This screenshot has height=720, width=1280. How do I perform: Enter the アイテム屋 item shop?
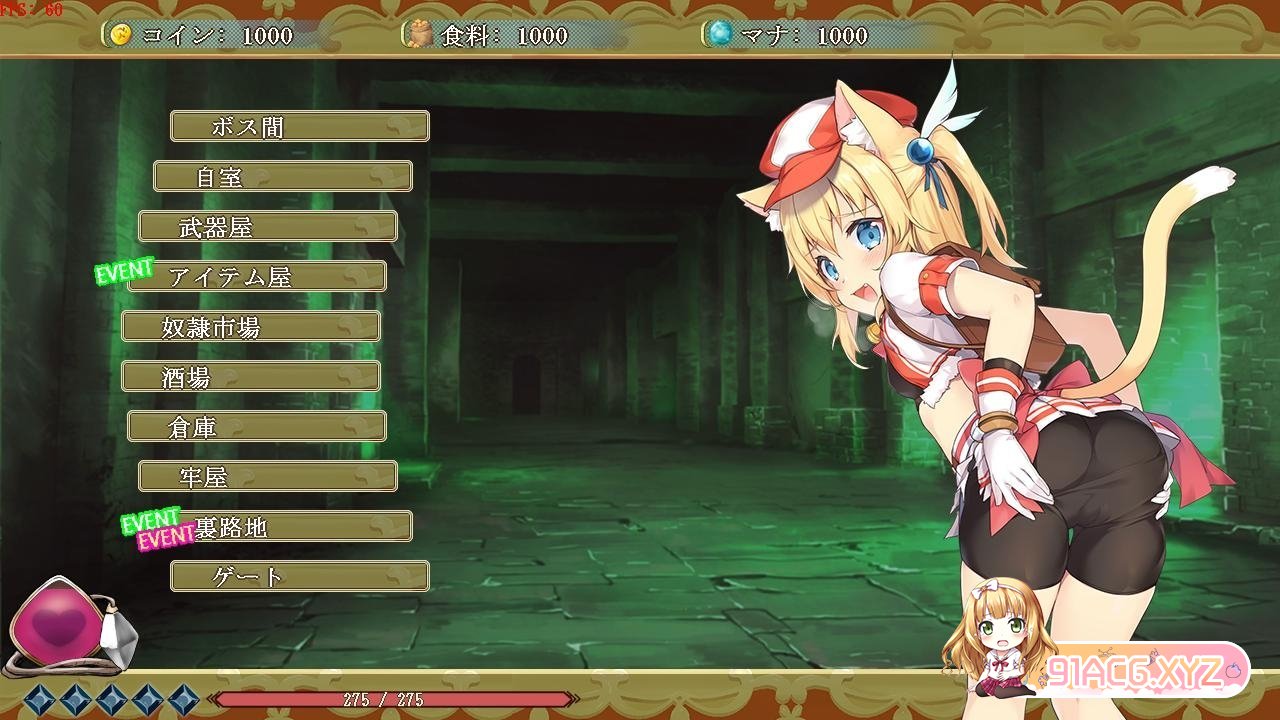[257, 276]
